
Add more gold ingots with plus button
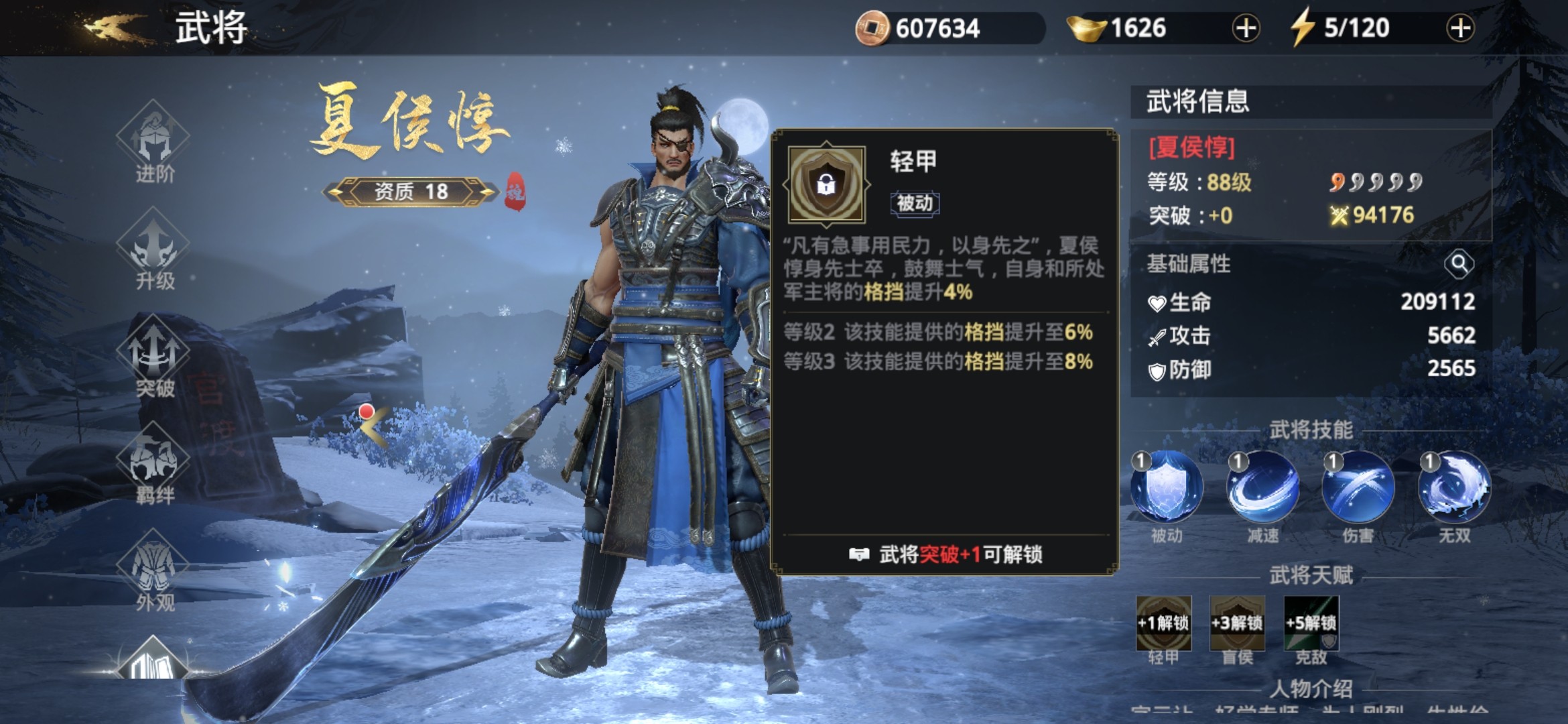1246,28
